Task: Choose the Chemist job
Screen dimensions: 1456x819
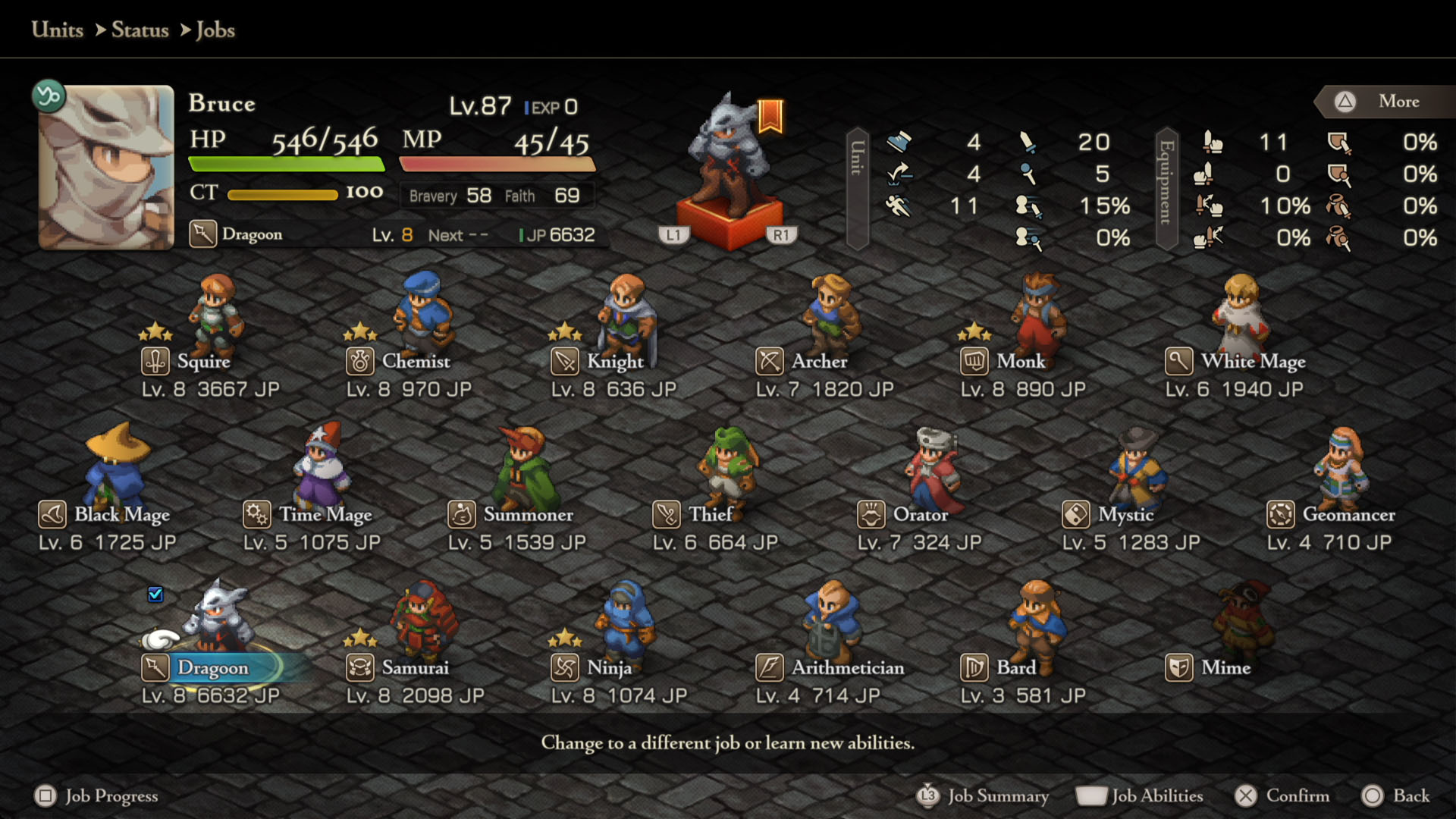Action: [x=415, y=362]
